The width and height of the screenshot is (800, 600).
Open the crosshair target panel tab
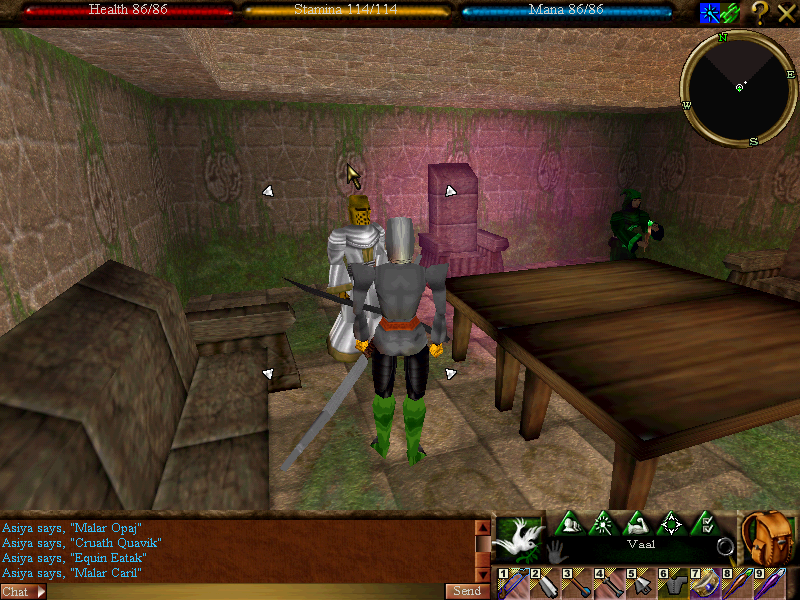671,523
